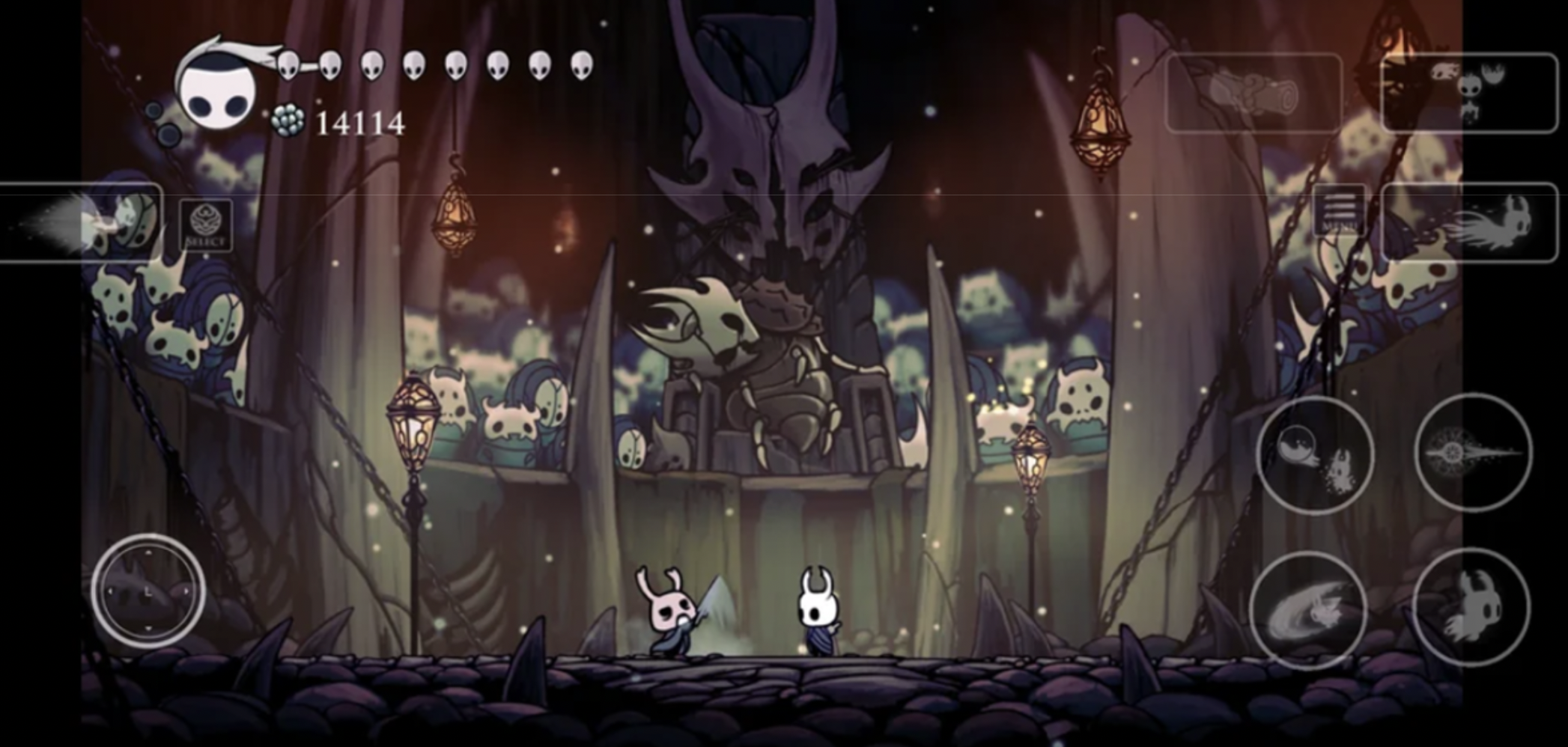Open the pause MENU button

coord(1338,210)
